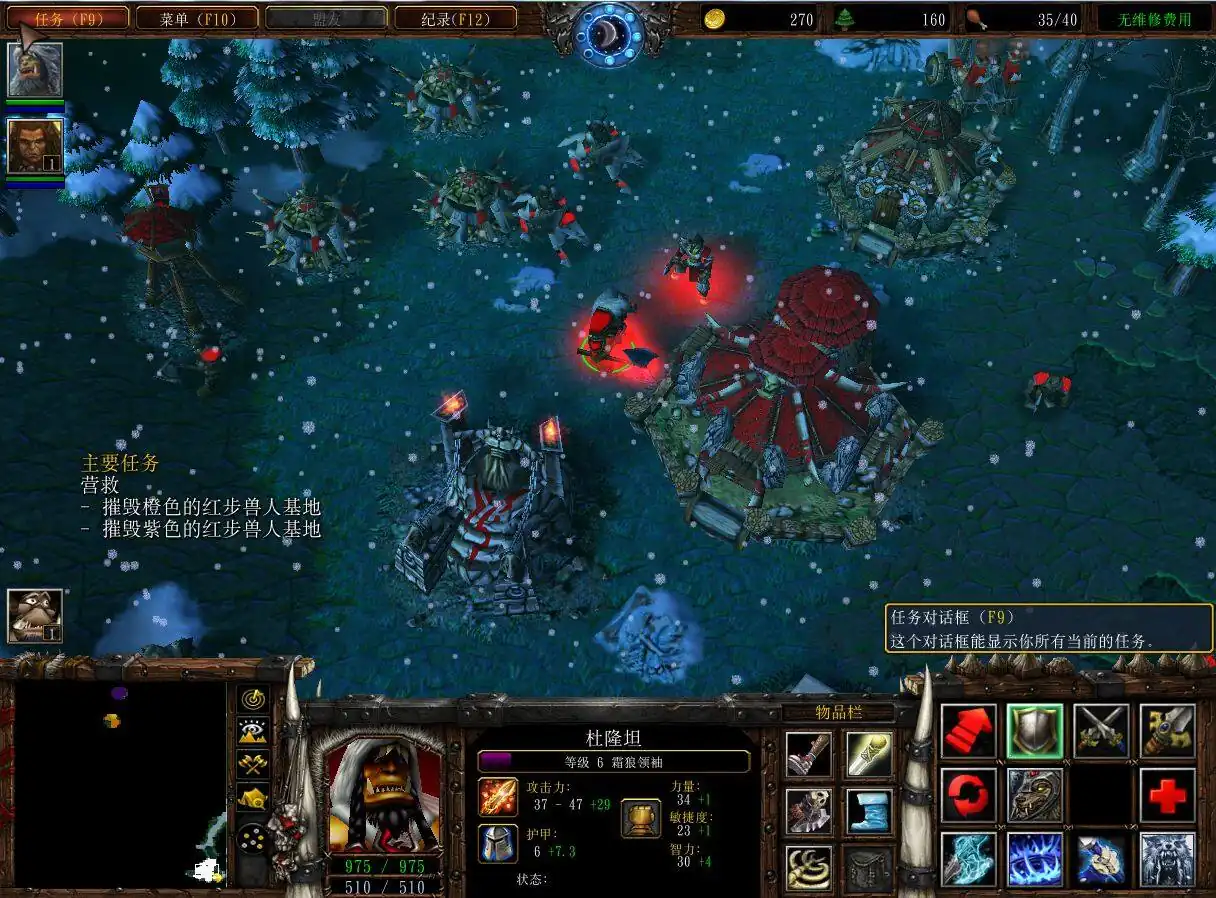Click the minimap signal ping button
Screen dimensions: 1216x898
click(254, 698)
